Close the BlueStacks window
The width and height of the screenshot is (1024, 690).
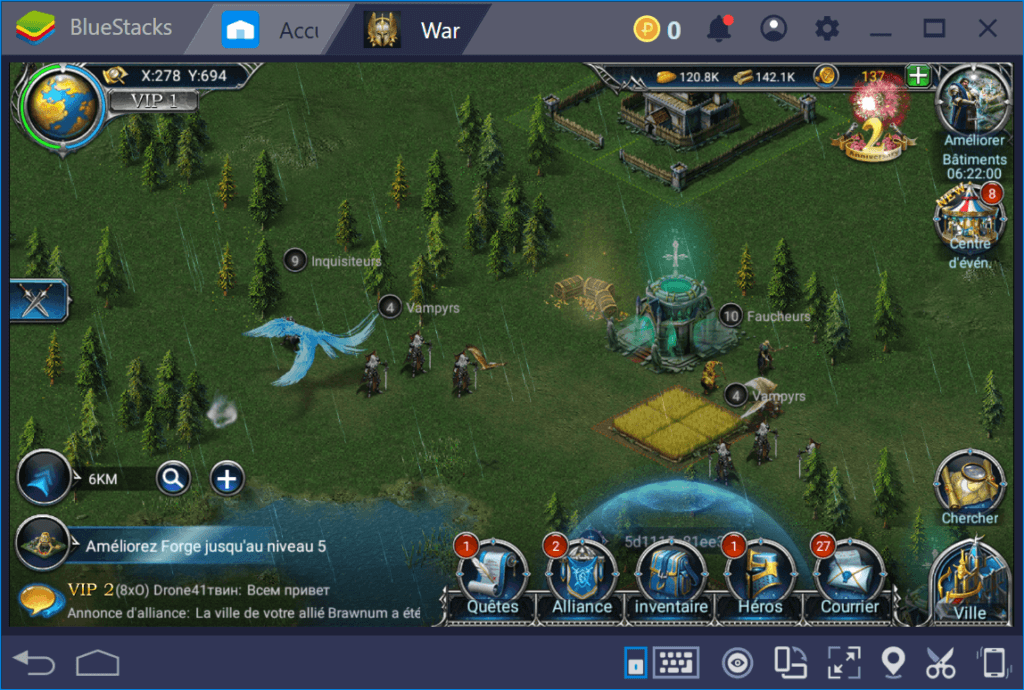click(988, 29)
